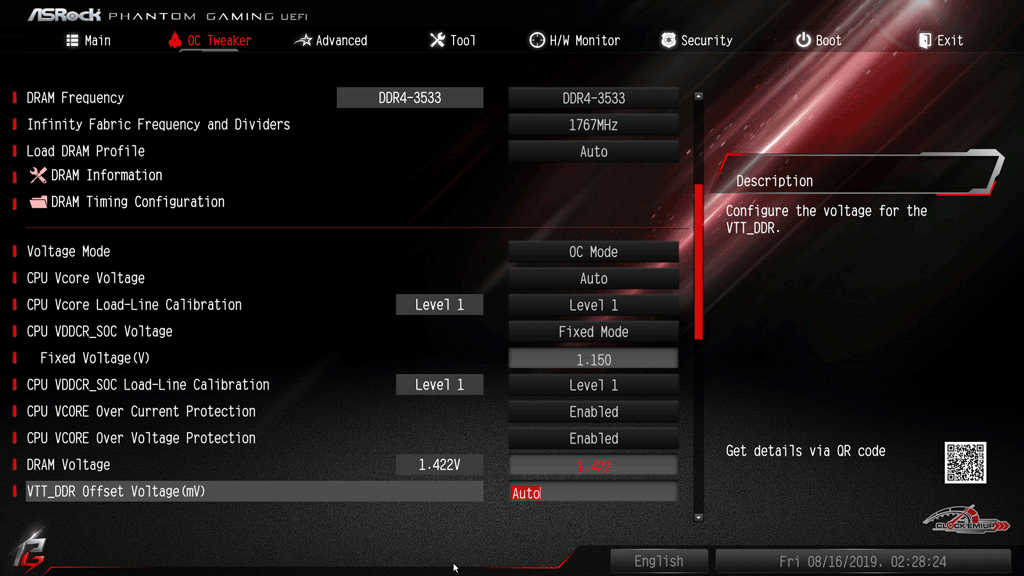1024x576 pixels.
Task: Switch to the Boot tab
Action: pyautogui.click(x=818, y=41)
